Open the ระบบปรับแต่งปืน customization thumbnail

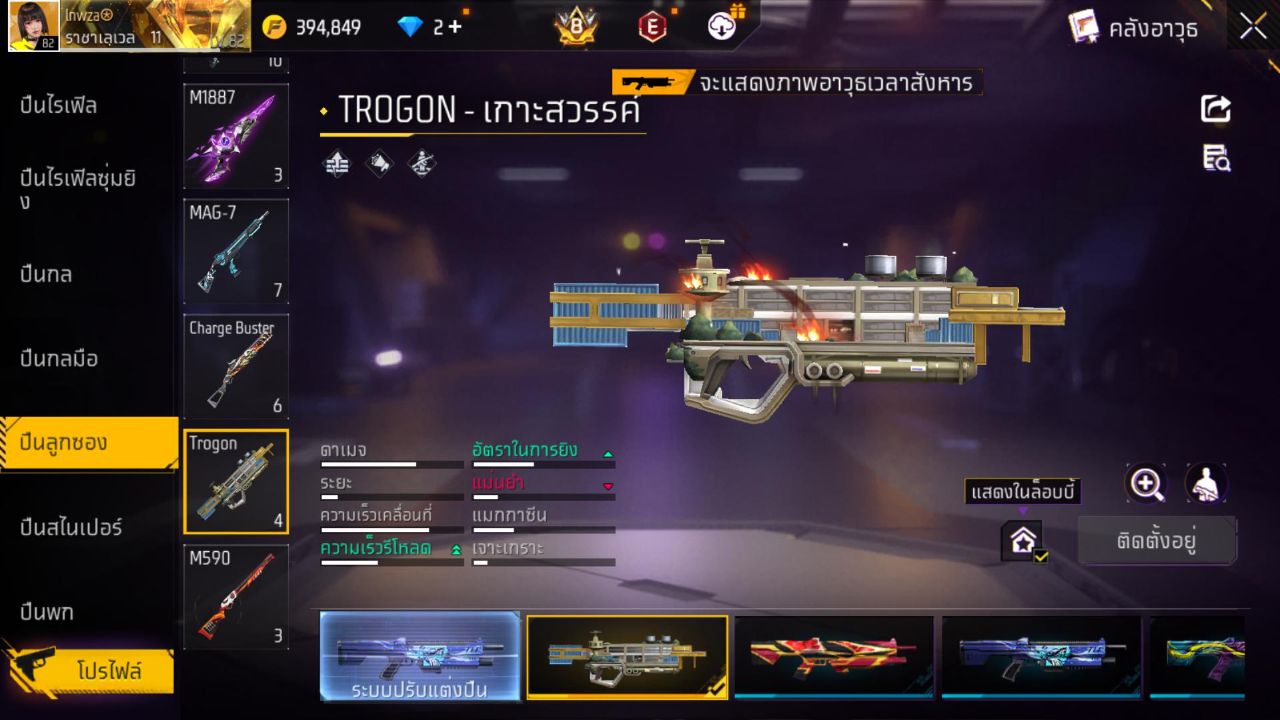click(x=420, y=657)
